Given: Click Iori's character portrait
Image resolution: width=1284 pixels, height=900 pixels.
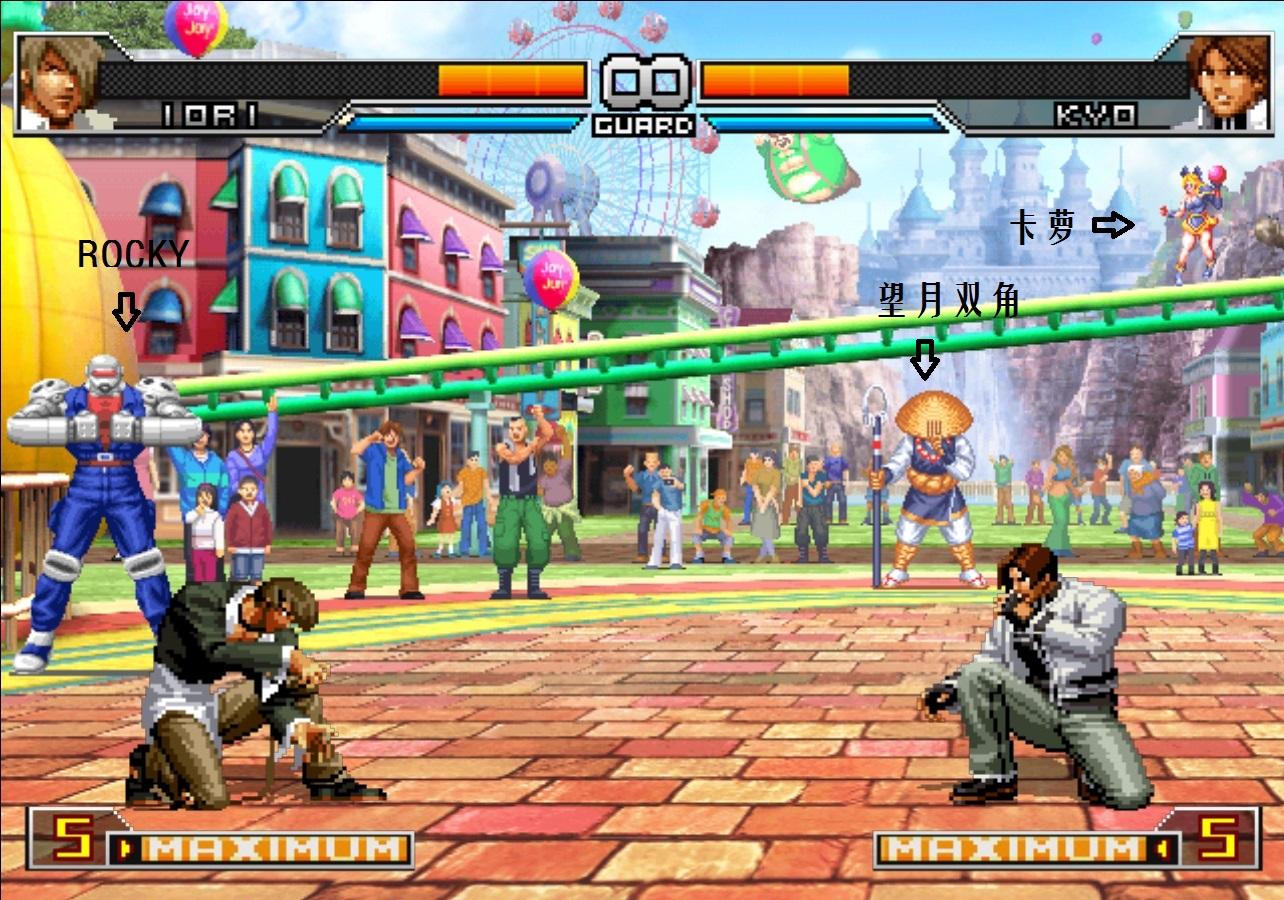Looking at the screenshot, I should 58,83.
